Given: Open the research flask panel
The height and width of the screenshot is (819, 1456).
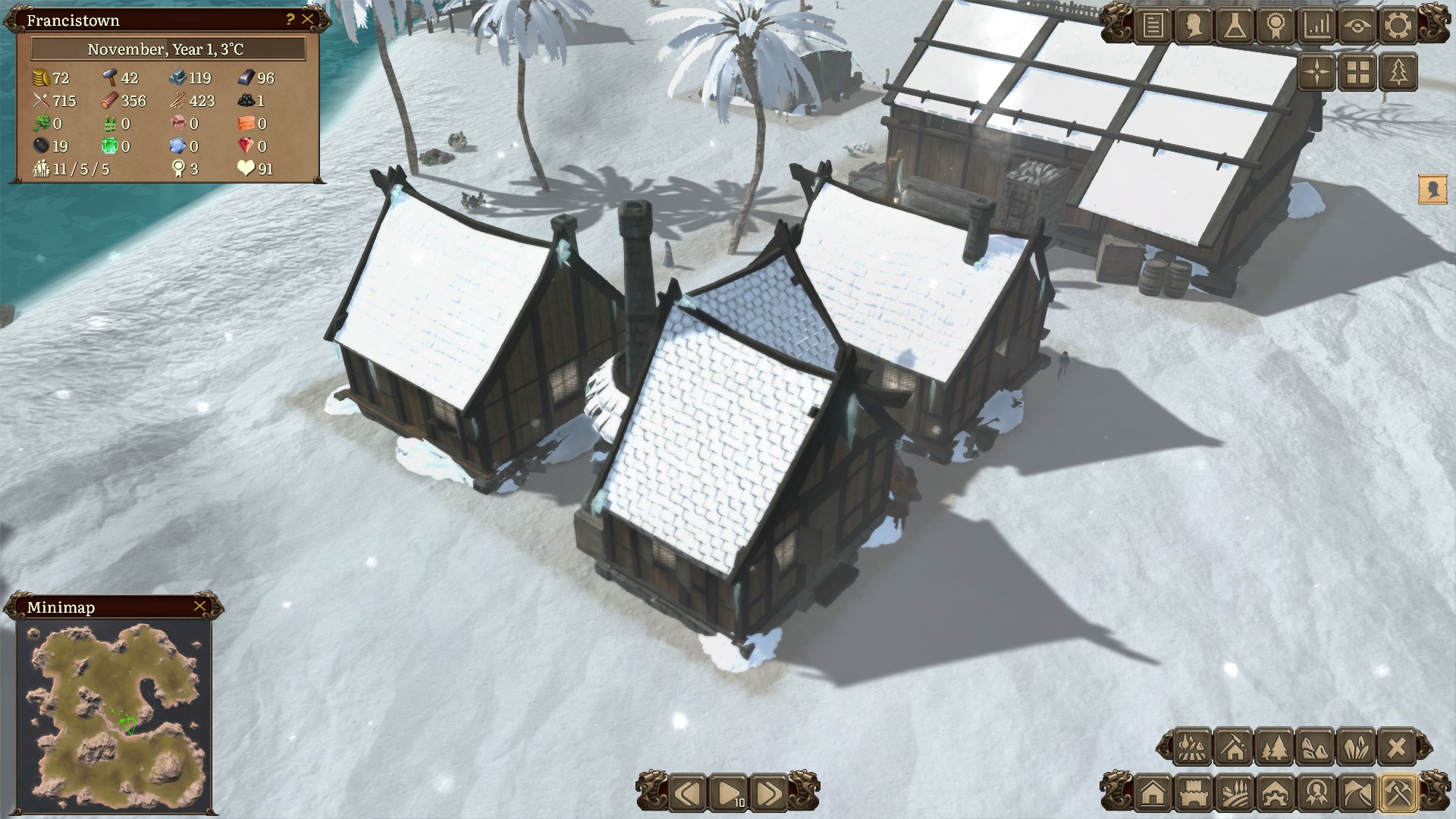Looking at the screenshot, I should point(1235,26).
